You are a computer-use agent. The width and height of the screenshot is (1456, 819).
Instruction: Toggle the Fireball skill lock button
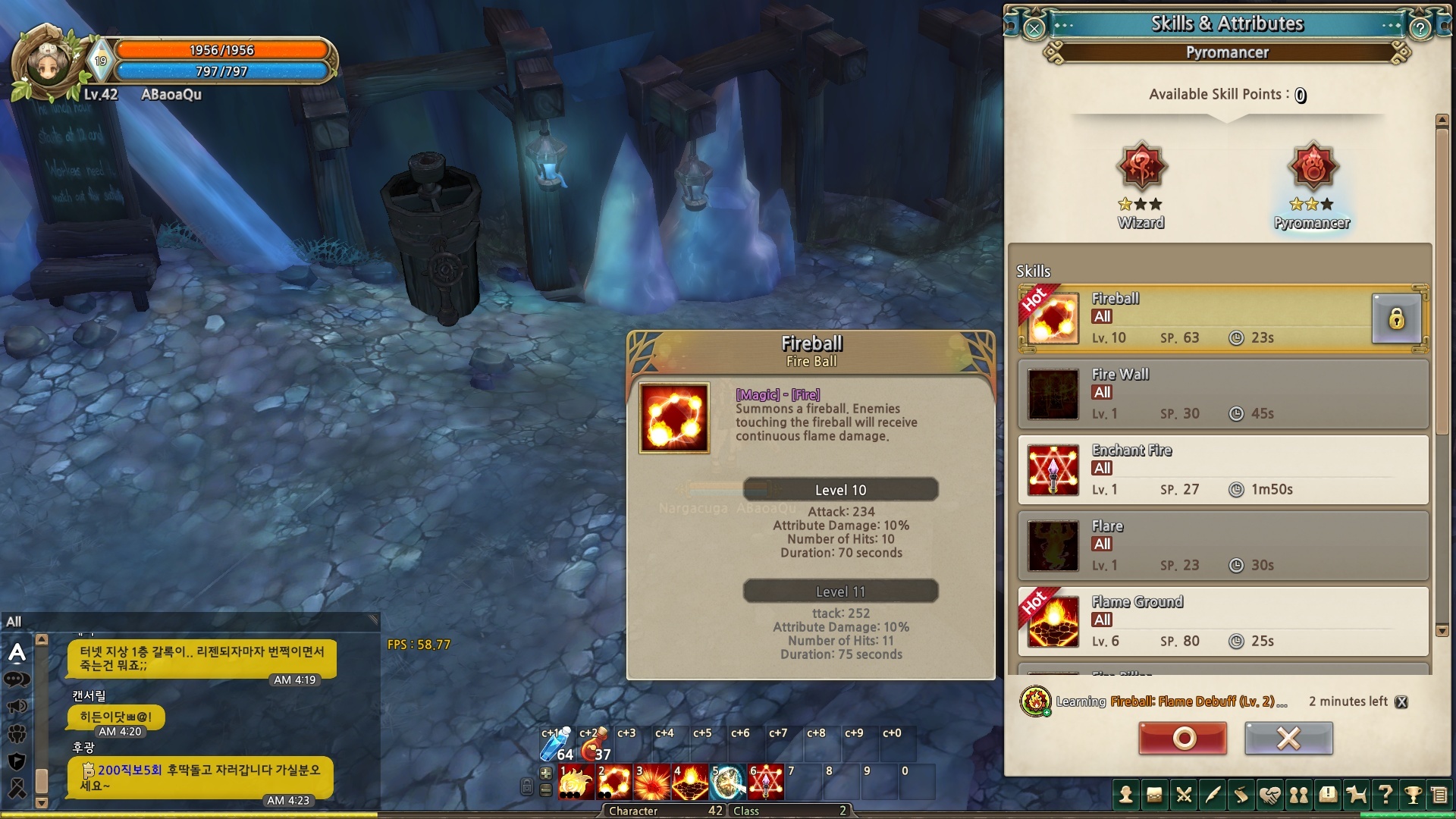(1395, 318)
